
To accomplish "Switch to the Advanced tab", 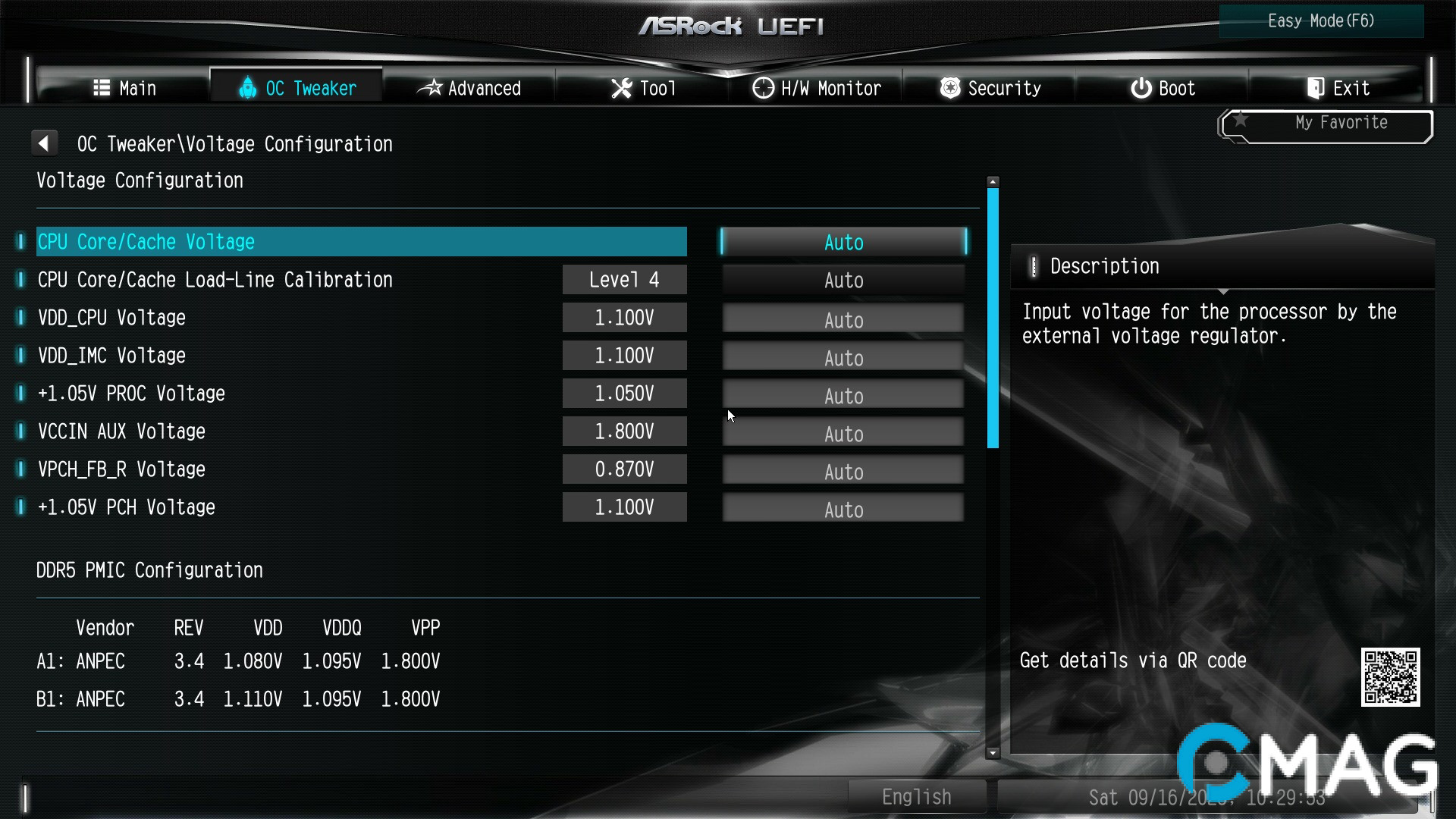I will click(x=470, y=87).
